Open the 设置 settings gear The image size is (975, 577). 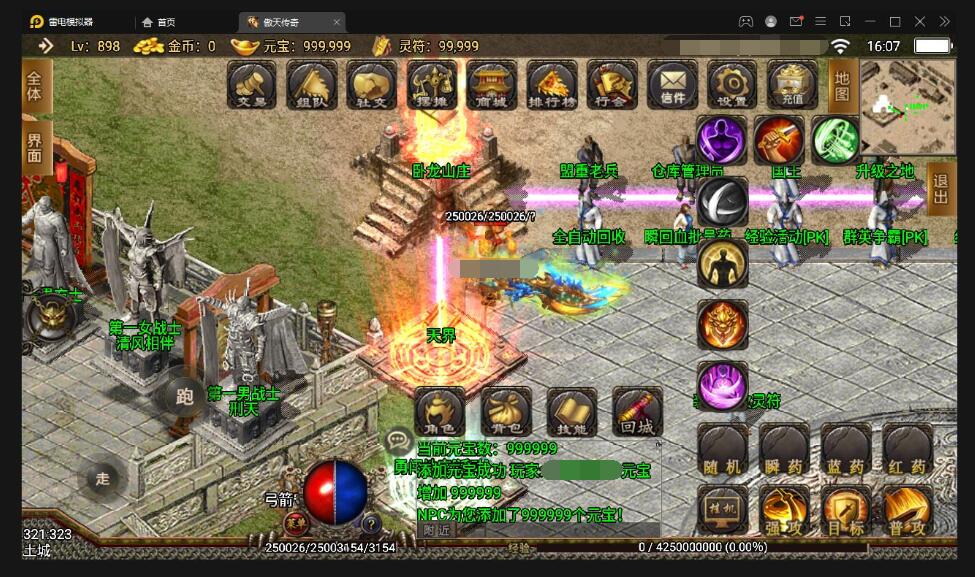tap(732, 84)
